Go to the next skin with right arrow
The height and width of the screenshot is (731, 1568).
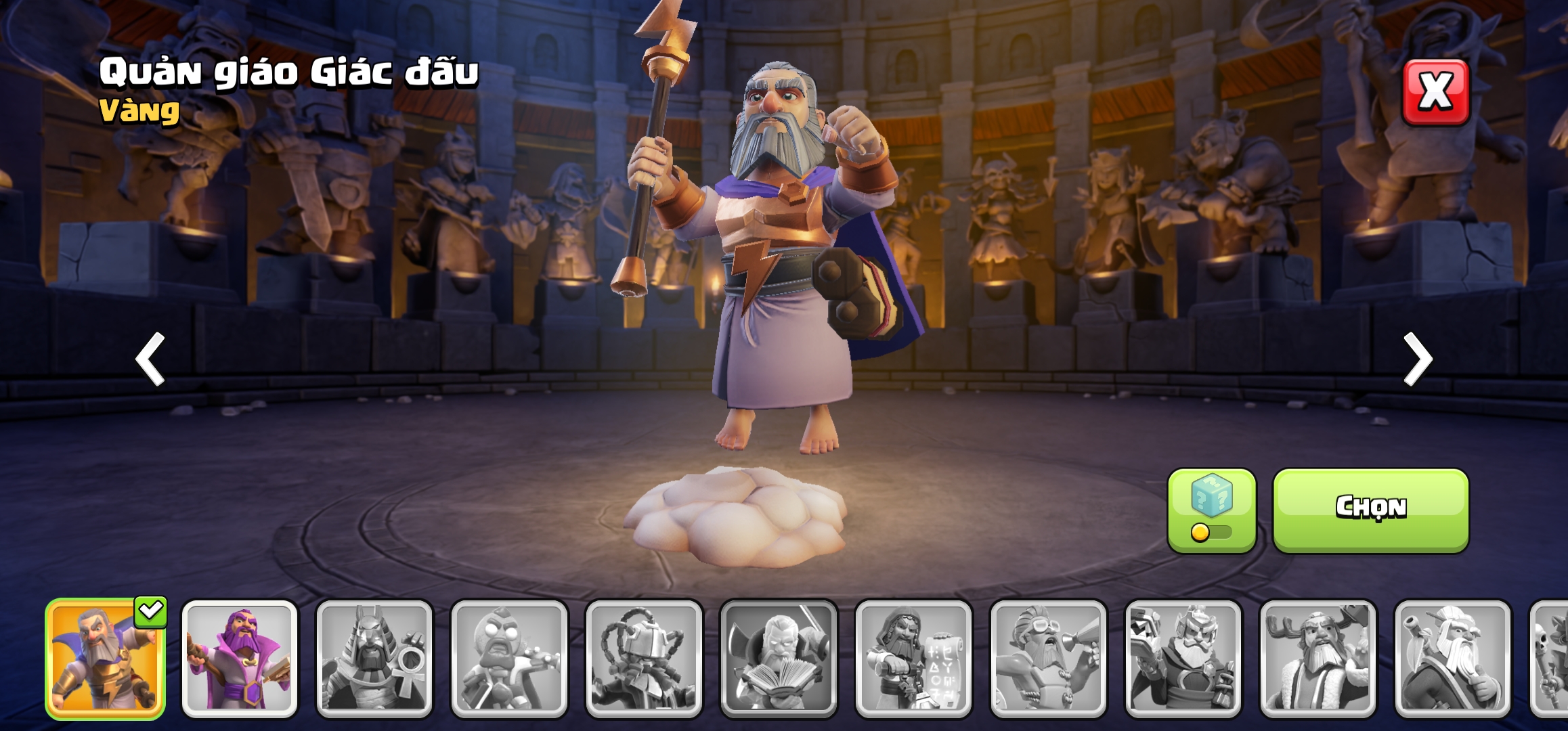[1418, 359]
